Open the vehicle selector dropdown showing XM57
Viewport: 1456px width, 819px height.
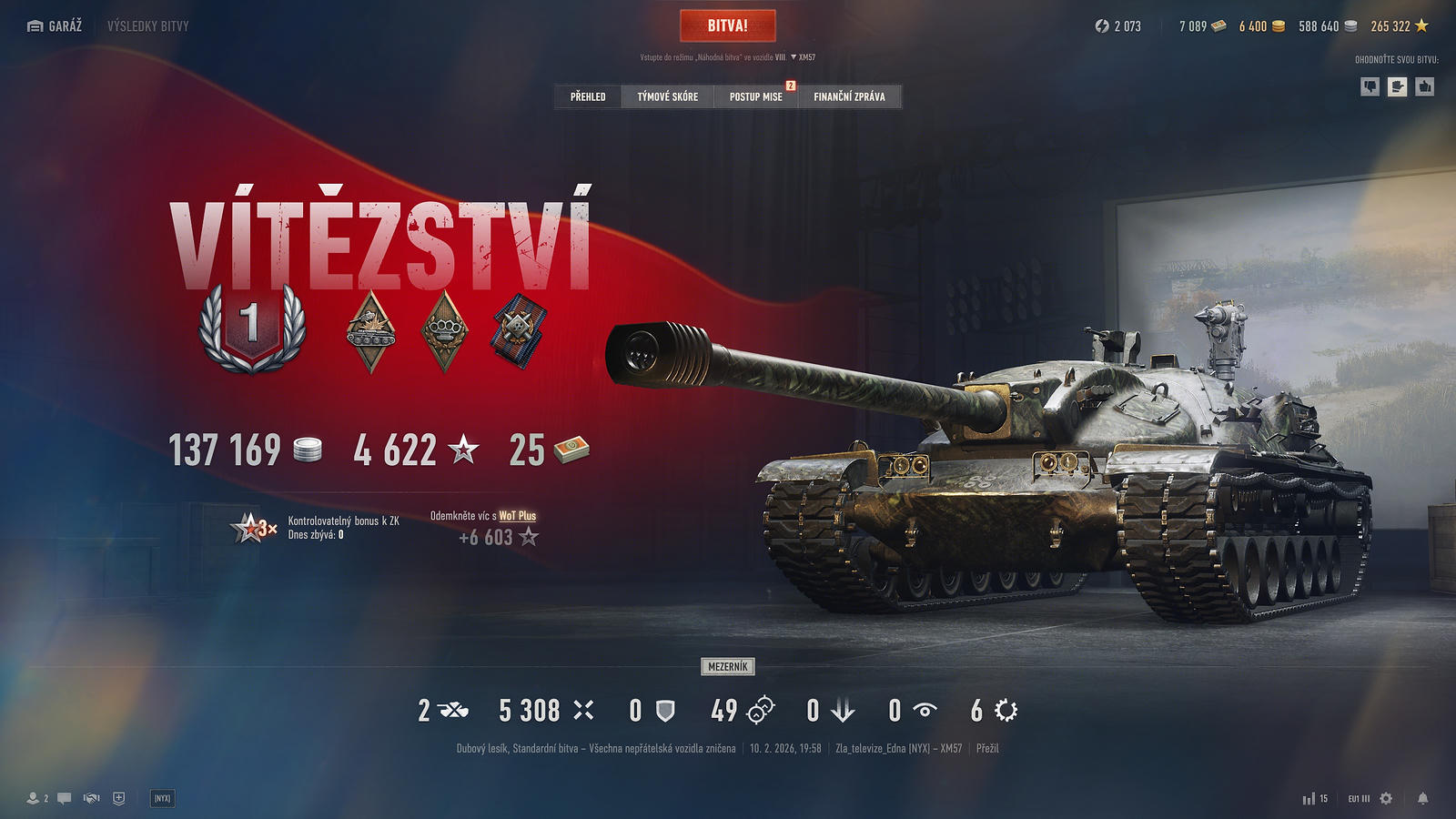point(803,57)
